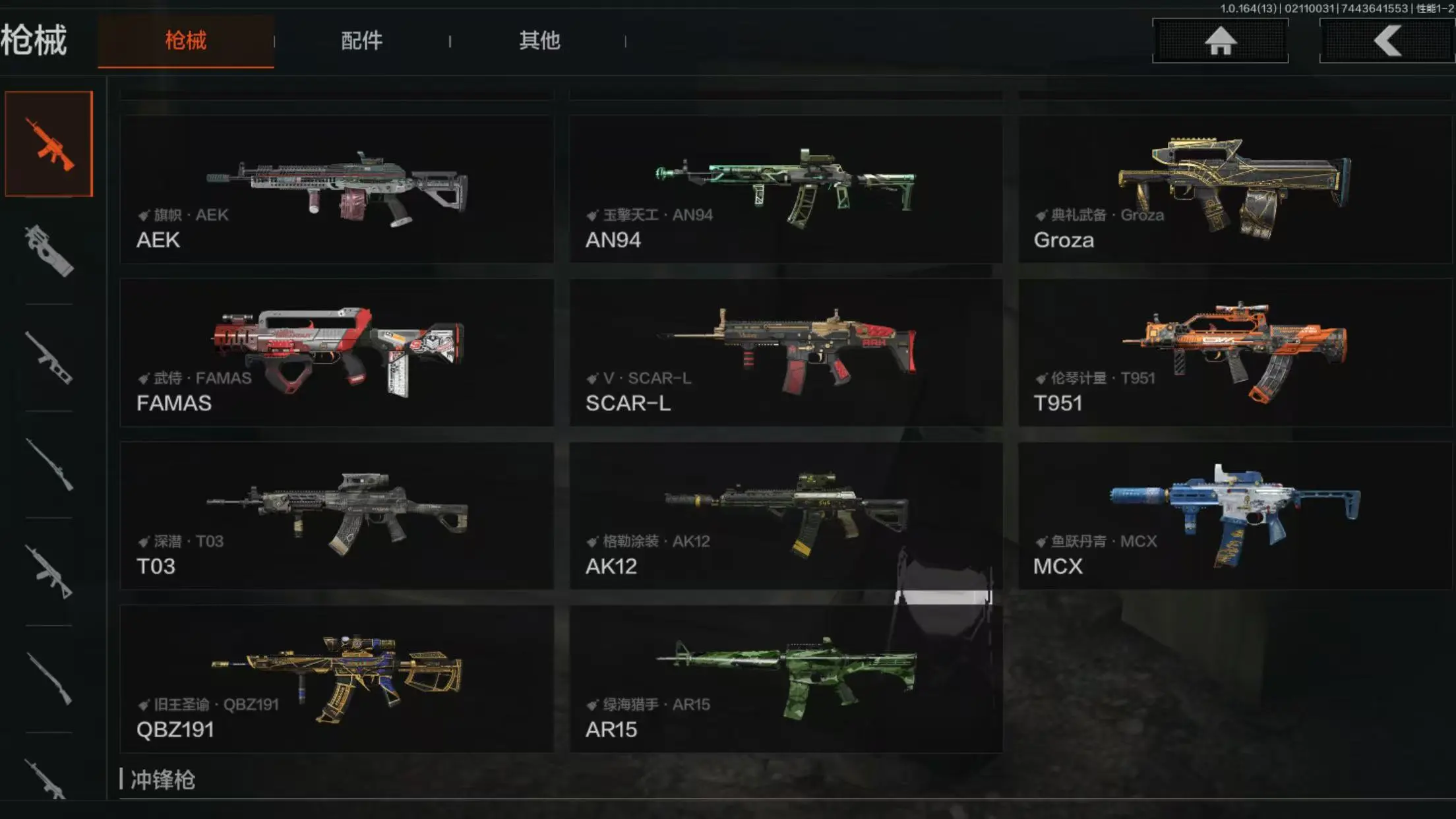Pick the green AR15 tile
This screenshot has height=819, width=1456.
(x=785, y=679)
